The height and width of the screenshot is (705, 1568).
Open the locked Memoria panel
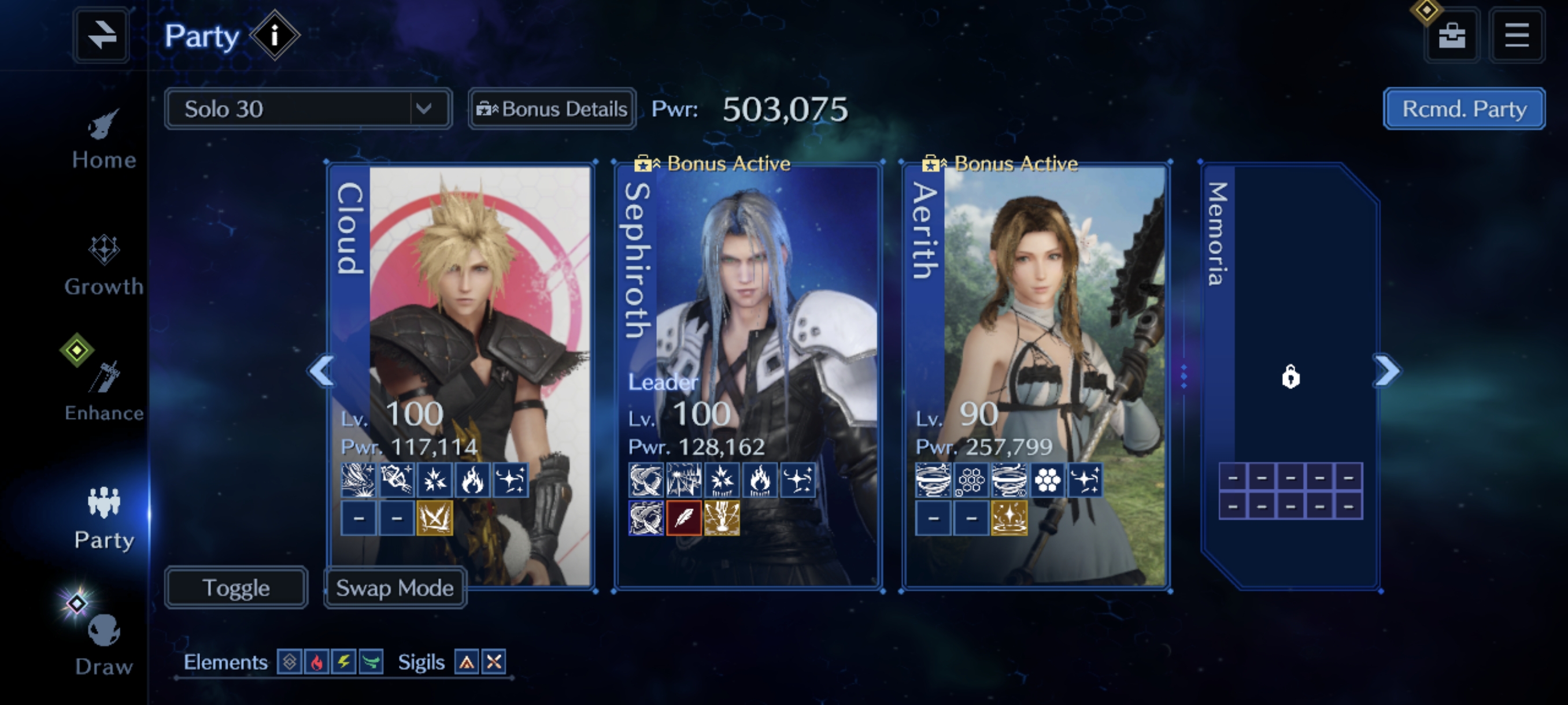(1290, 377)
